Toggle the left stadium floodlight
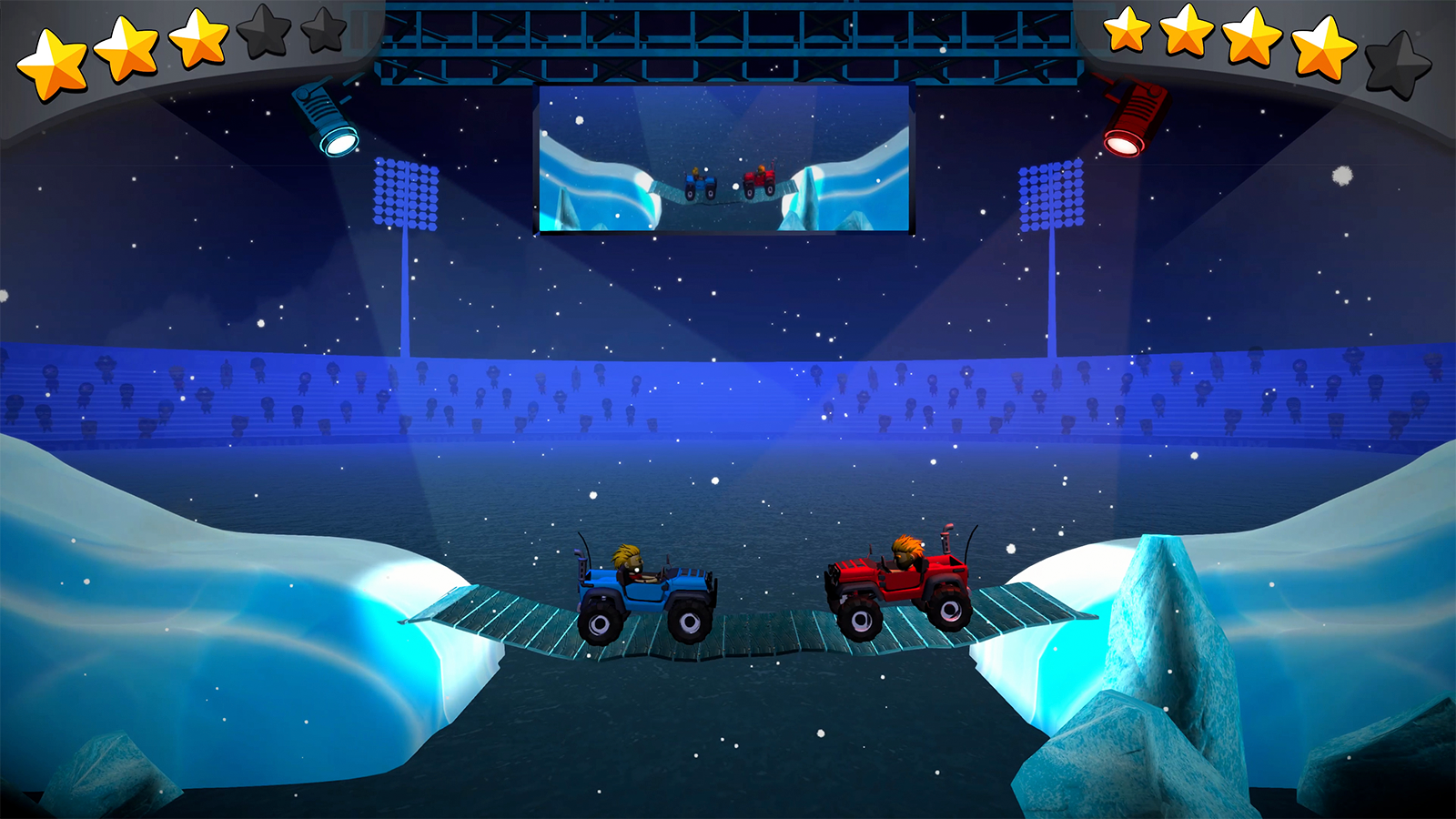Screen dimensions: 1456x819 [x=405, y=196]
